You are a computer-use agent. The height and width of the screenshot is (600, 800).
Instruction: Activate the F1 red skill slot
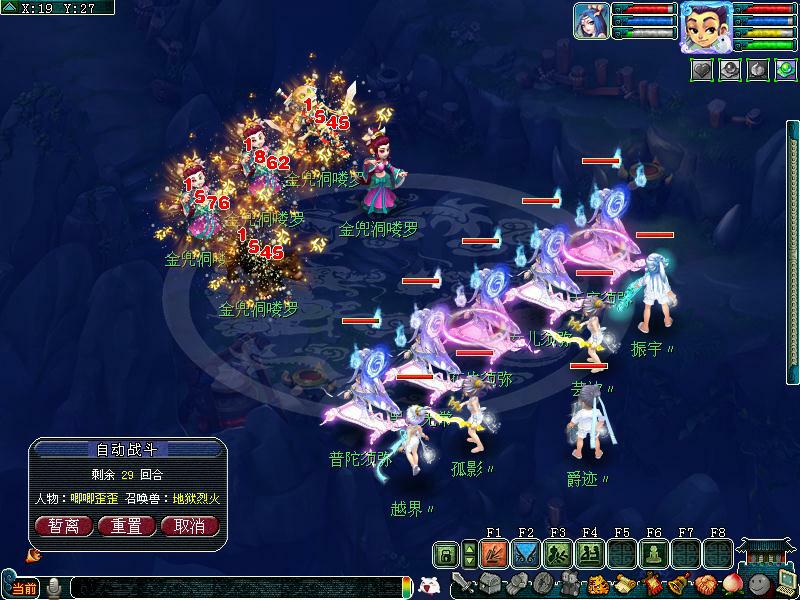tap(494, 554)
